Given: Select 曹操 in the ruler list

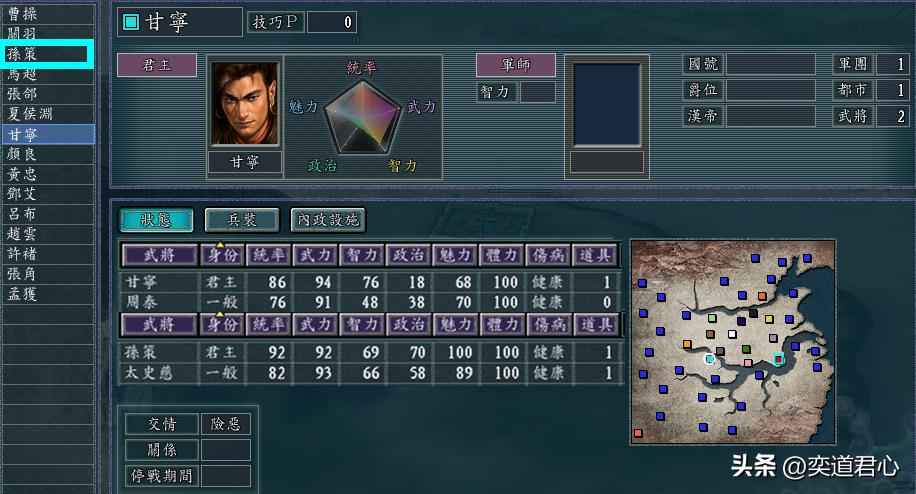Looking at the screenshot, I should 22,14.
